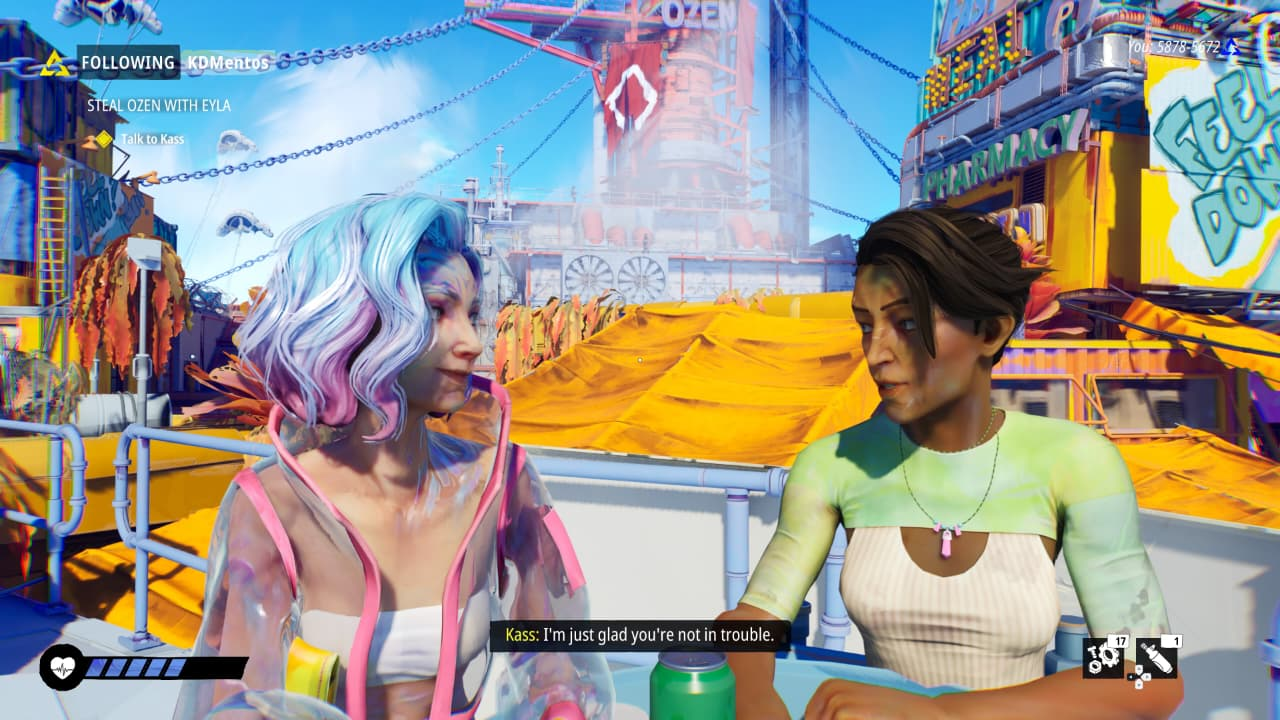Viewport: 1280px width, 720px height.
Task: Use the syringe item slot
Action: click(1156, 656)
